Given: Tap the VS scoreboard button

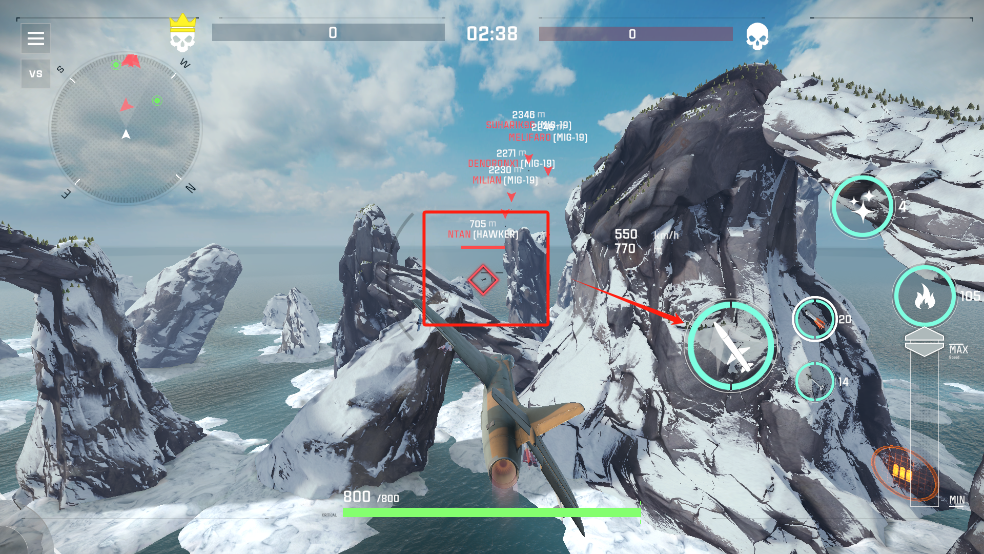Looking at the screenshot, I should coord(36,74).
